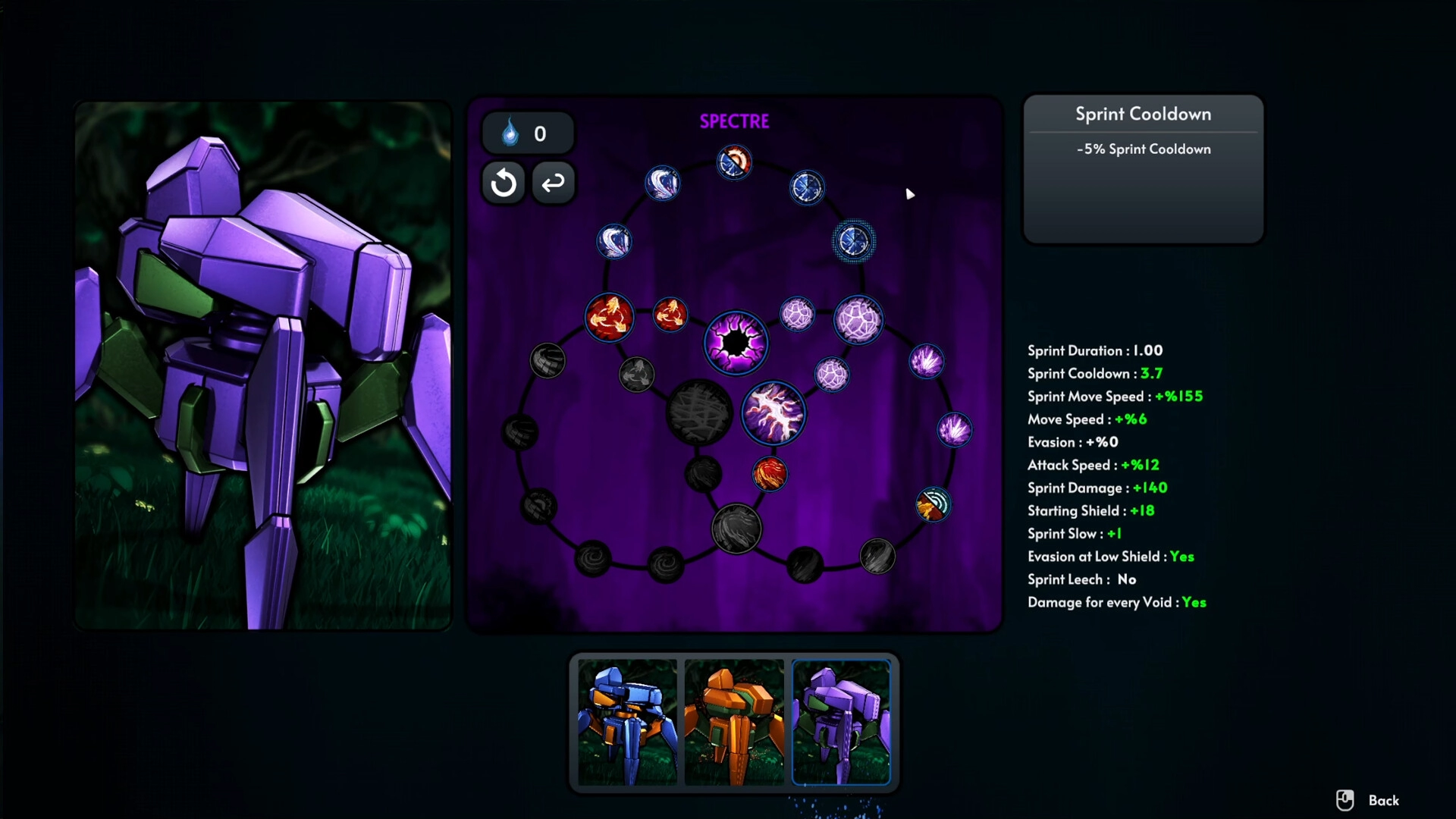The image size is (1456, 819).
Task: Select the purple lightning skill node
Action: (x=773, y=413)
